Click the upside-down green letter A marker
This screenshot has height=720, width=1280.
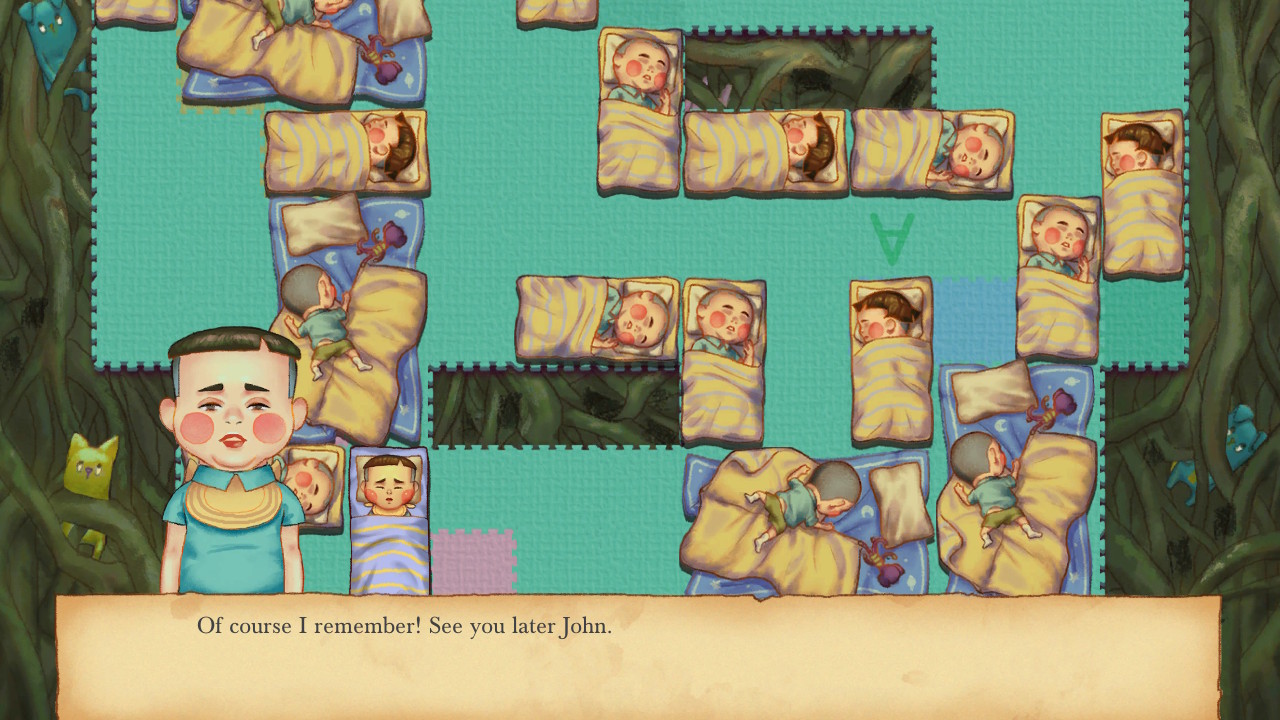click(x=893, y=240)
